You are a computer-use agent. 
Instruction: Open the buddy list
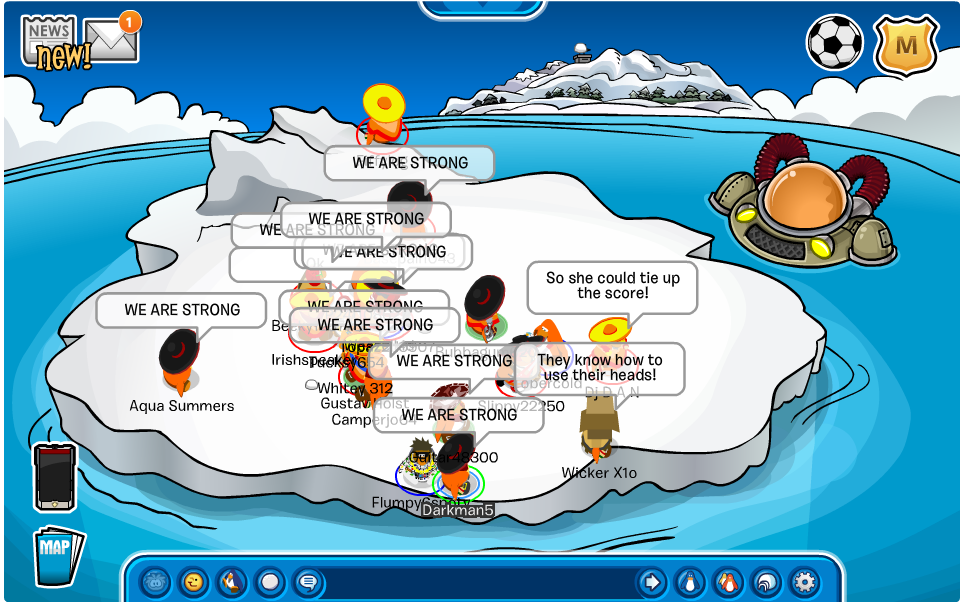click(727, 581)
